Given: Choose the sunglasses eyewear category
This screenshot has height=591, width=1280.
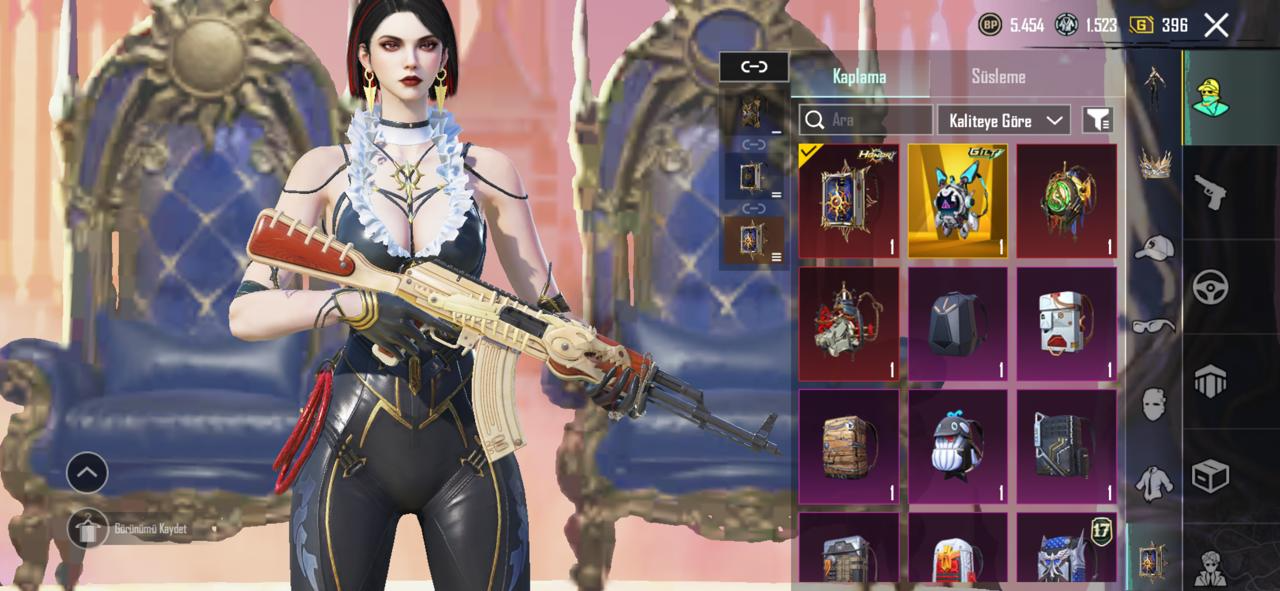Looking at the screenshot, I should click(1154, 326).
